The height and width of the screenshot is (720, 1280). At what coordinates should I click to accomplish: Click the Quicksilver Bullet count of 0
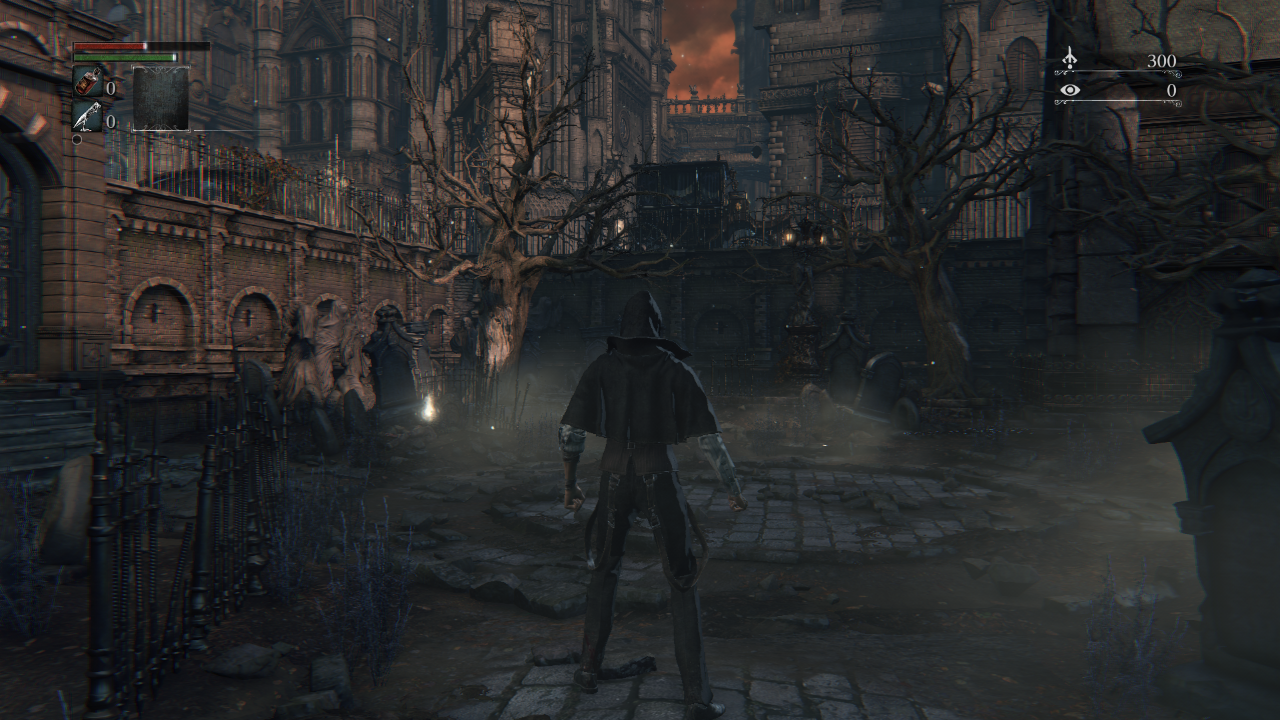[x=110, y=120]
